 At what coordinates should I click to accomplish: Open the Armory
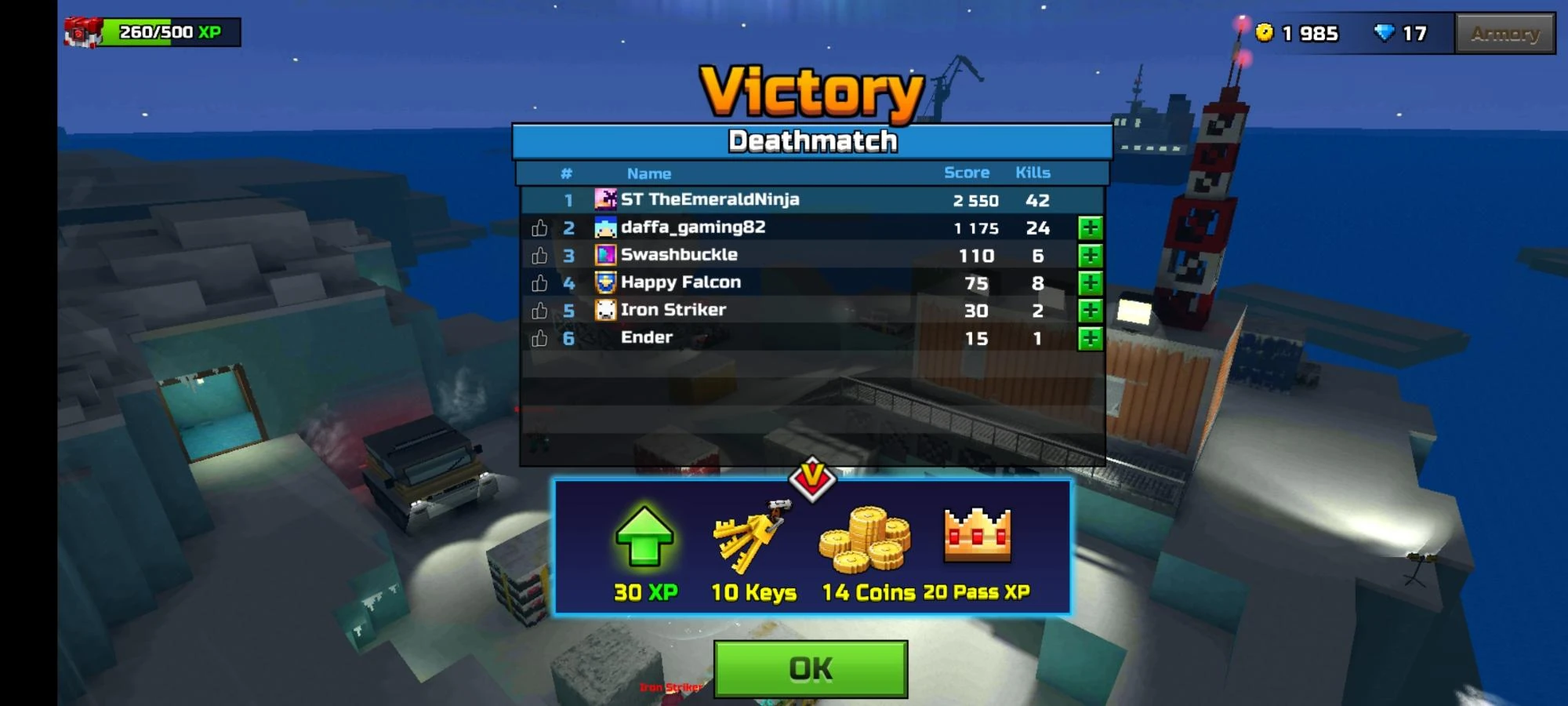pos(1505,33)
